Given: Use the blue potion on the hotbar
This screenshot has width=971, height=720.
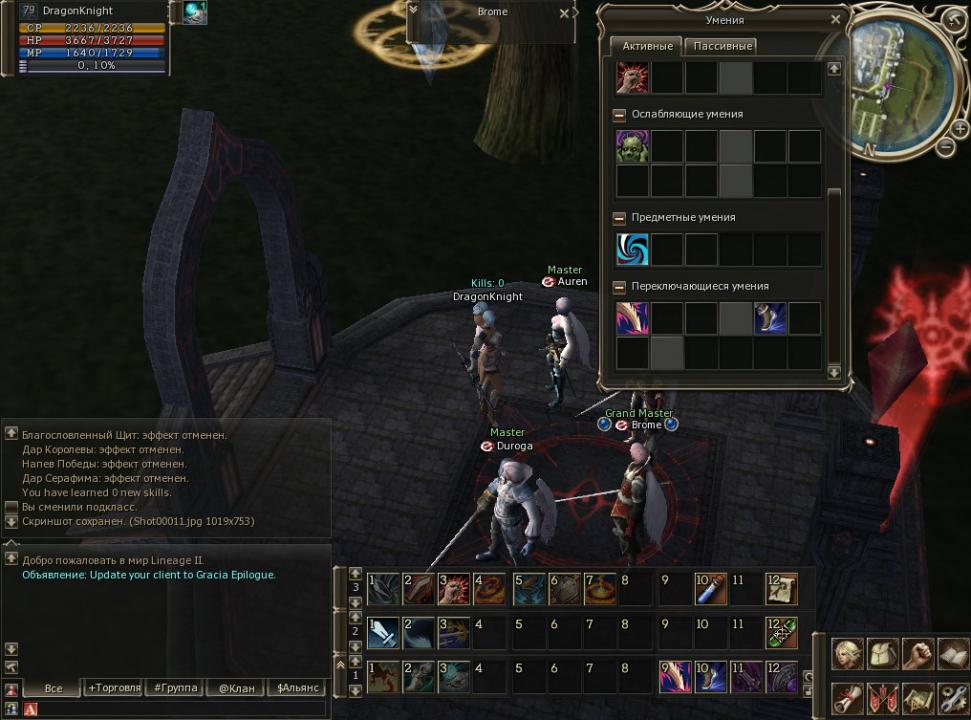Looking at the screenshot, I should click(710, 589).
